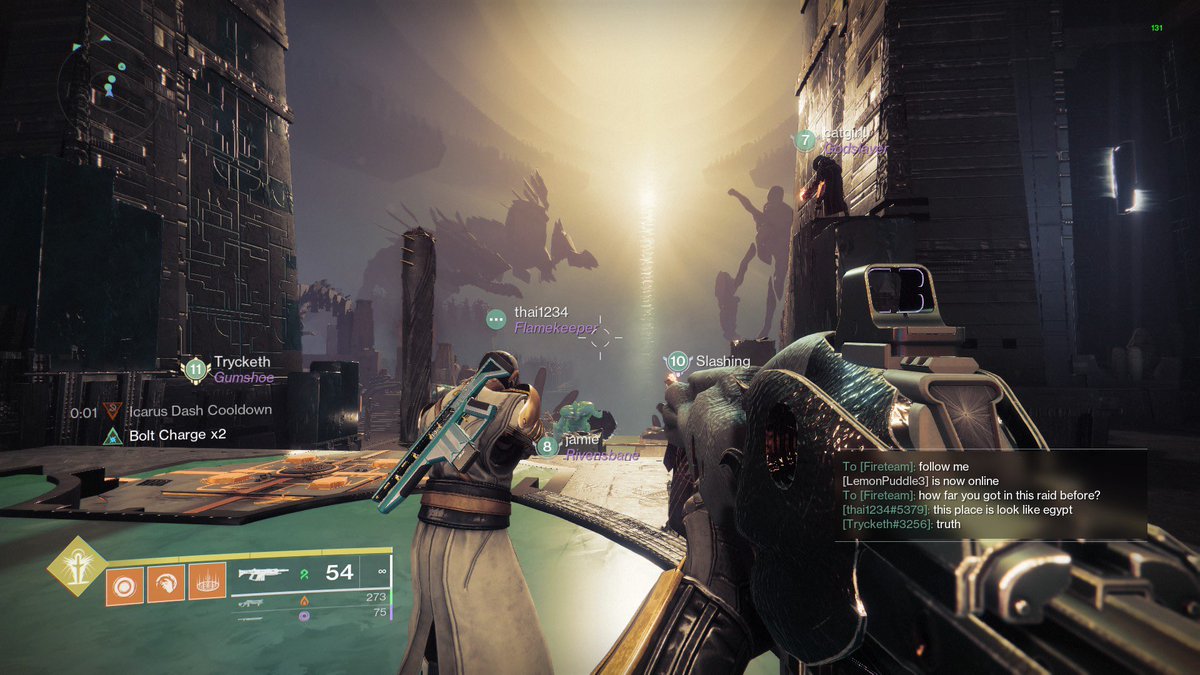Activate the orange melee hand ability icon

click(x=166, y=584)
